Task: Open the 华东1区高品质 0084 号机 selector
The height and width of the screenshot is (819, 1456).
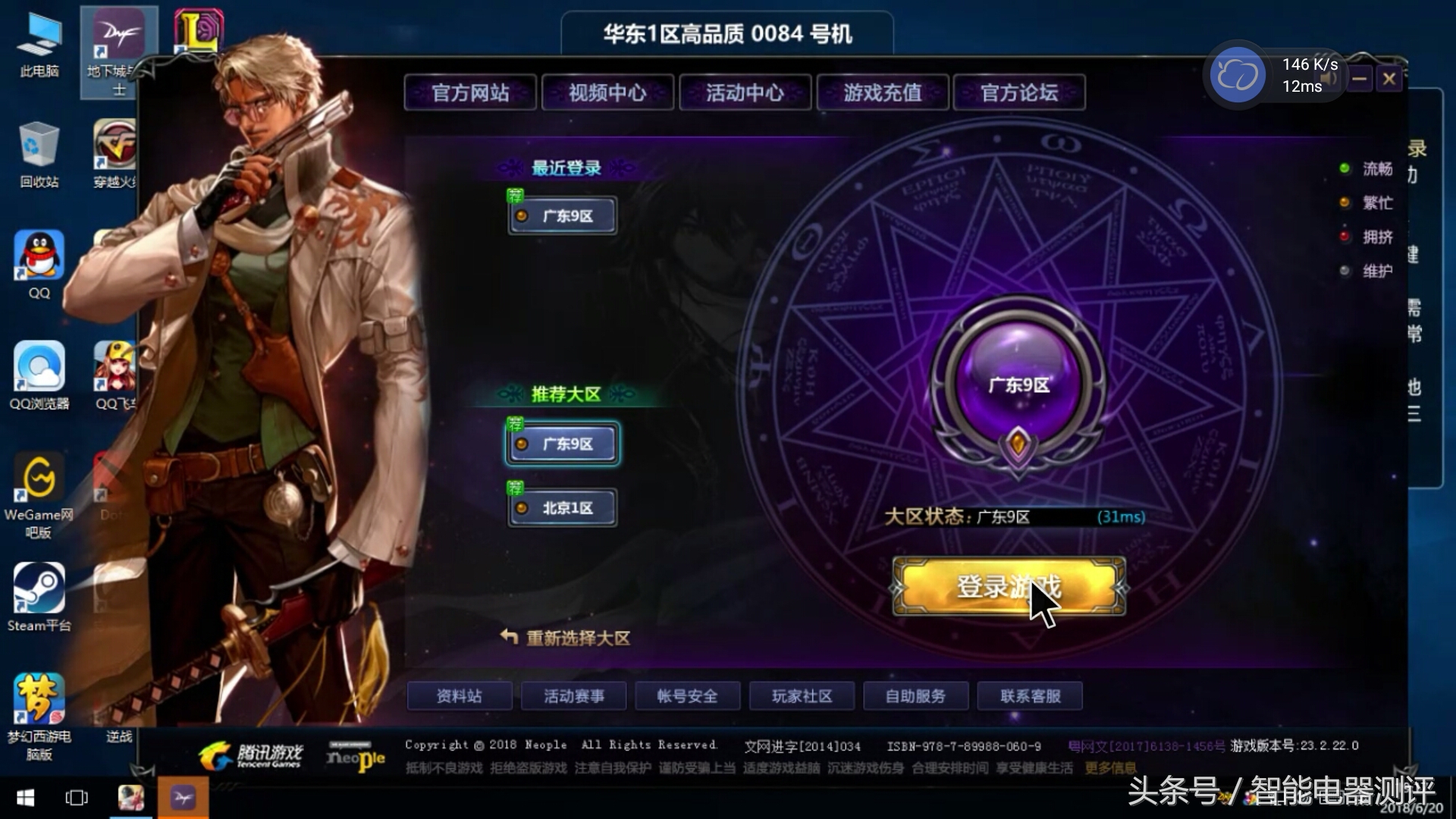Action: [x=726, y=33]
